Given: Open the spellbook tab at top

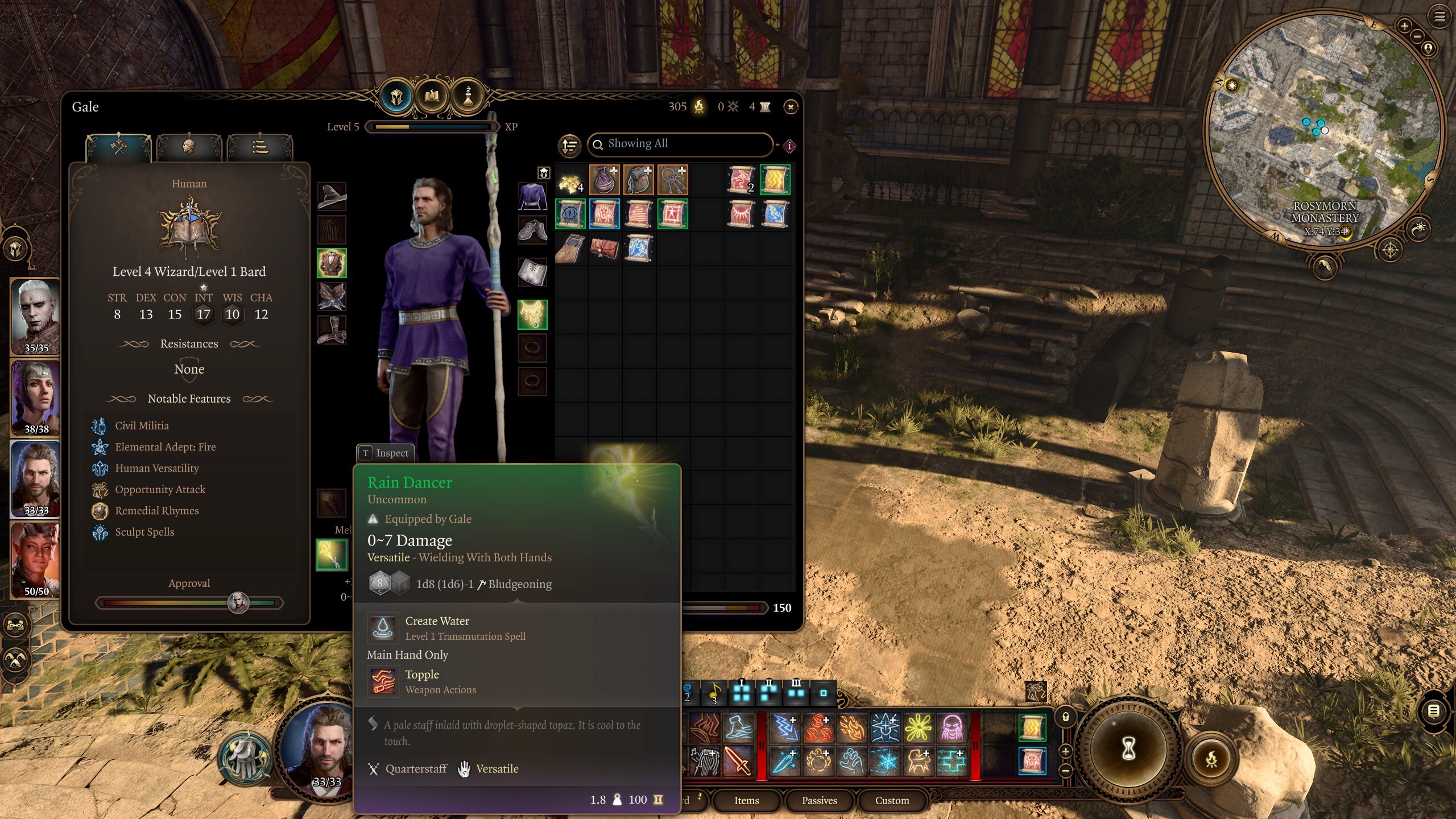Looking at the screenshot, I should [x=432, y=96].
